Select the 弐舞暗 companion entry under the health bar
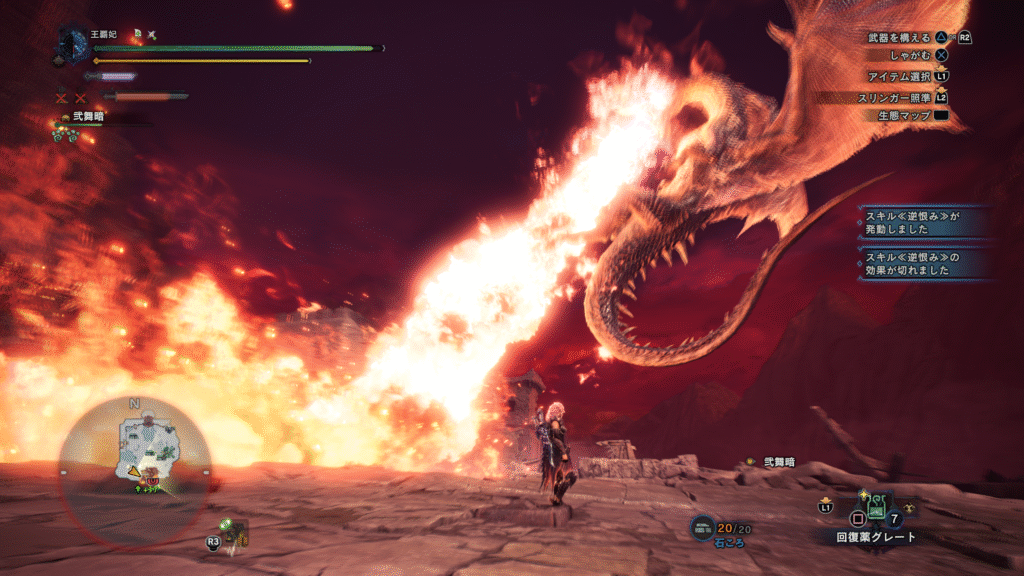The width and height of the screenshot is (1024, 576). click(x=88, y=118)
